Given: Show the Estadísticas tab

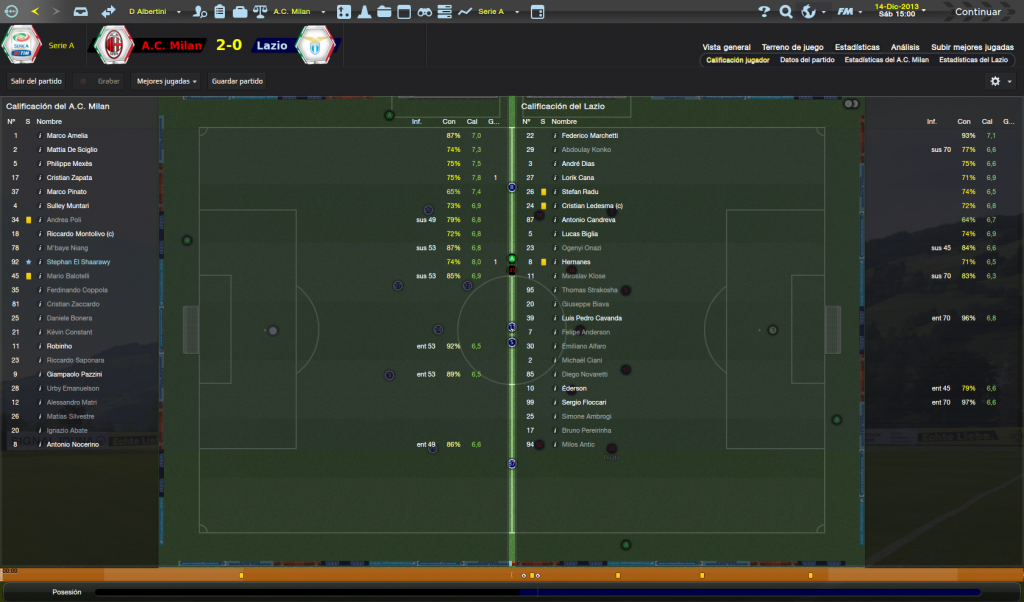Looking at the screenshot, I should tap(857, 47).
